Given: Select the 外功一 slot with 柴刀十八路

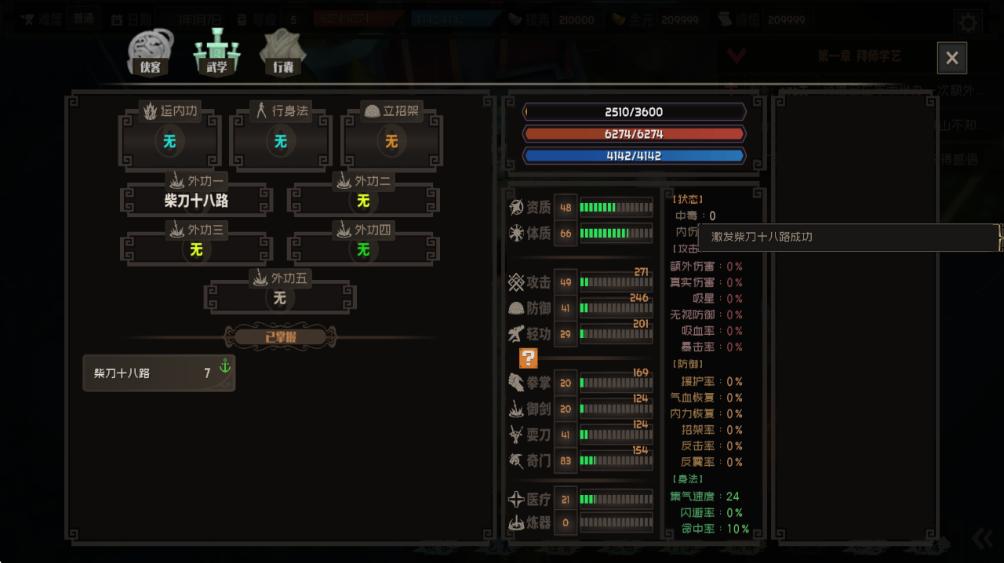Looking at the screenshot, I should pos(196,200).
